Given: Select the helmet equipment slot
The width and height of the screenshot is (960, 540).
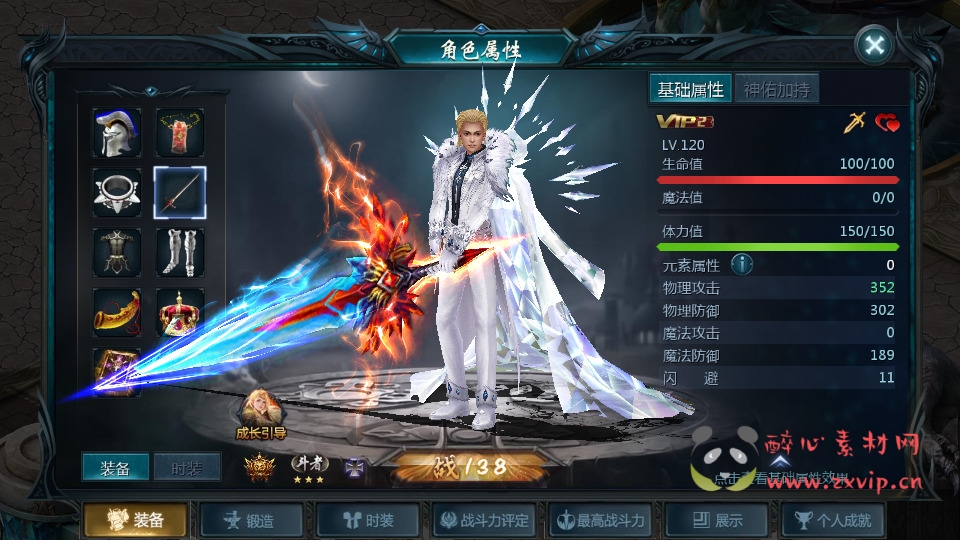Looking at the screenshot, I should 117,133.
